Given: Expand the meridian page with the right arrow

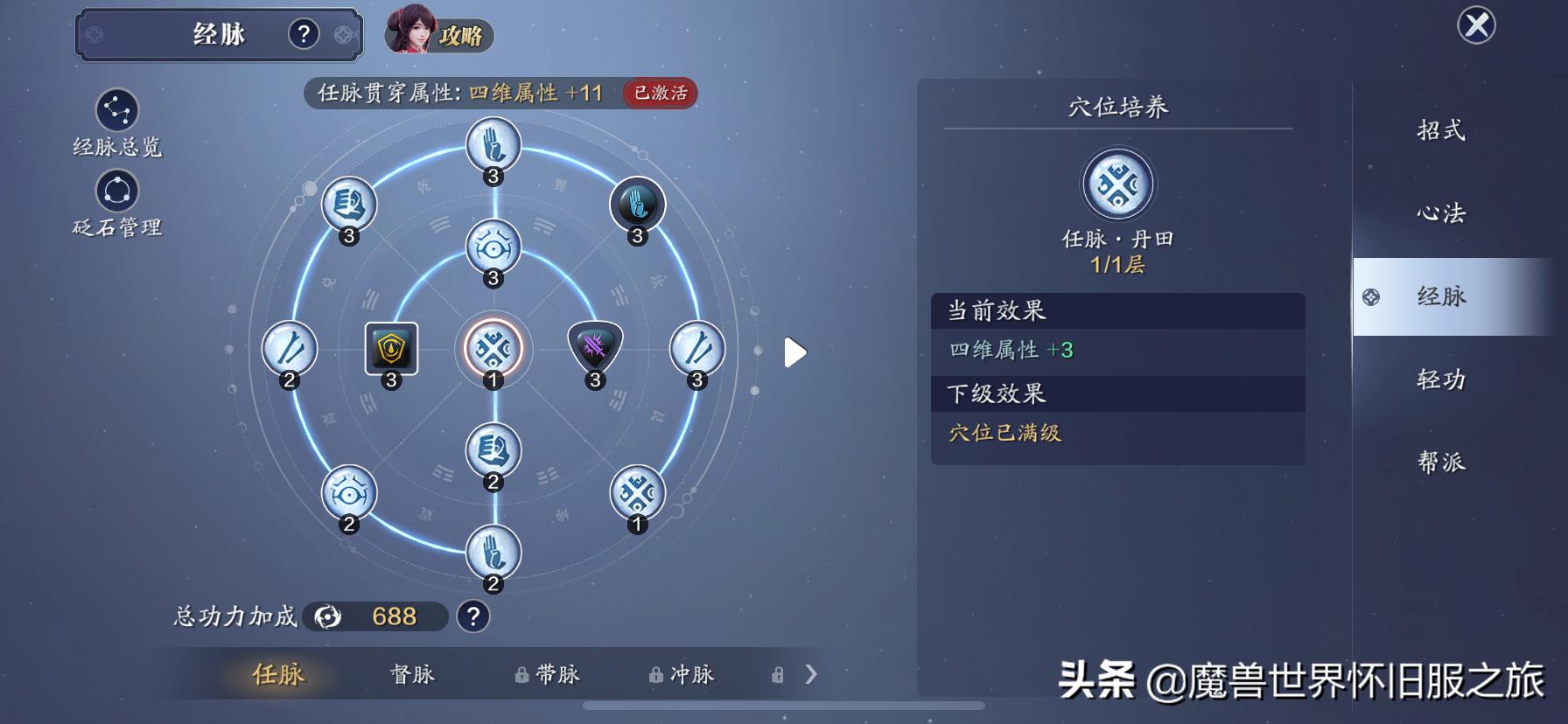Looking at the screenshot, I should (x=794, y=352).
